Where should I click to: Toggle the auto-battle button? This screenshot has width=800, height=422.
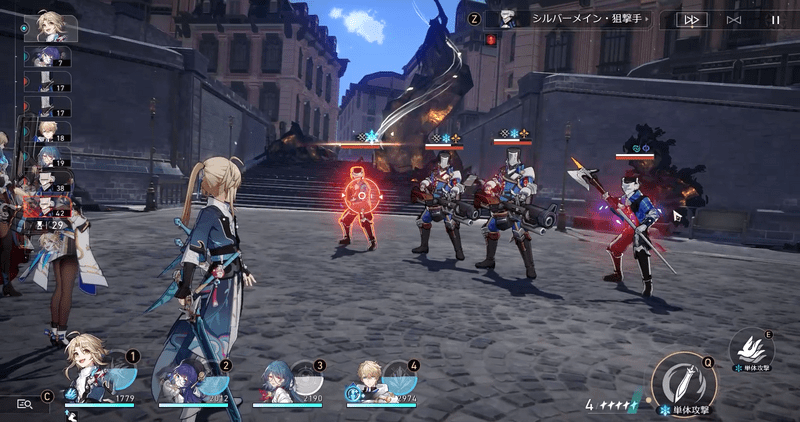[734, 19]
